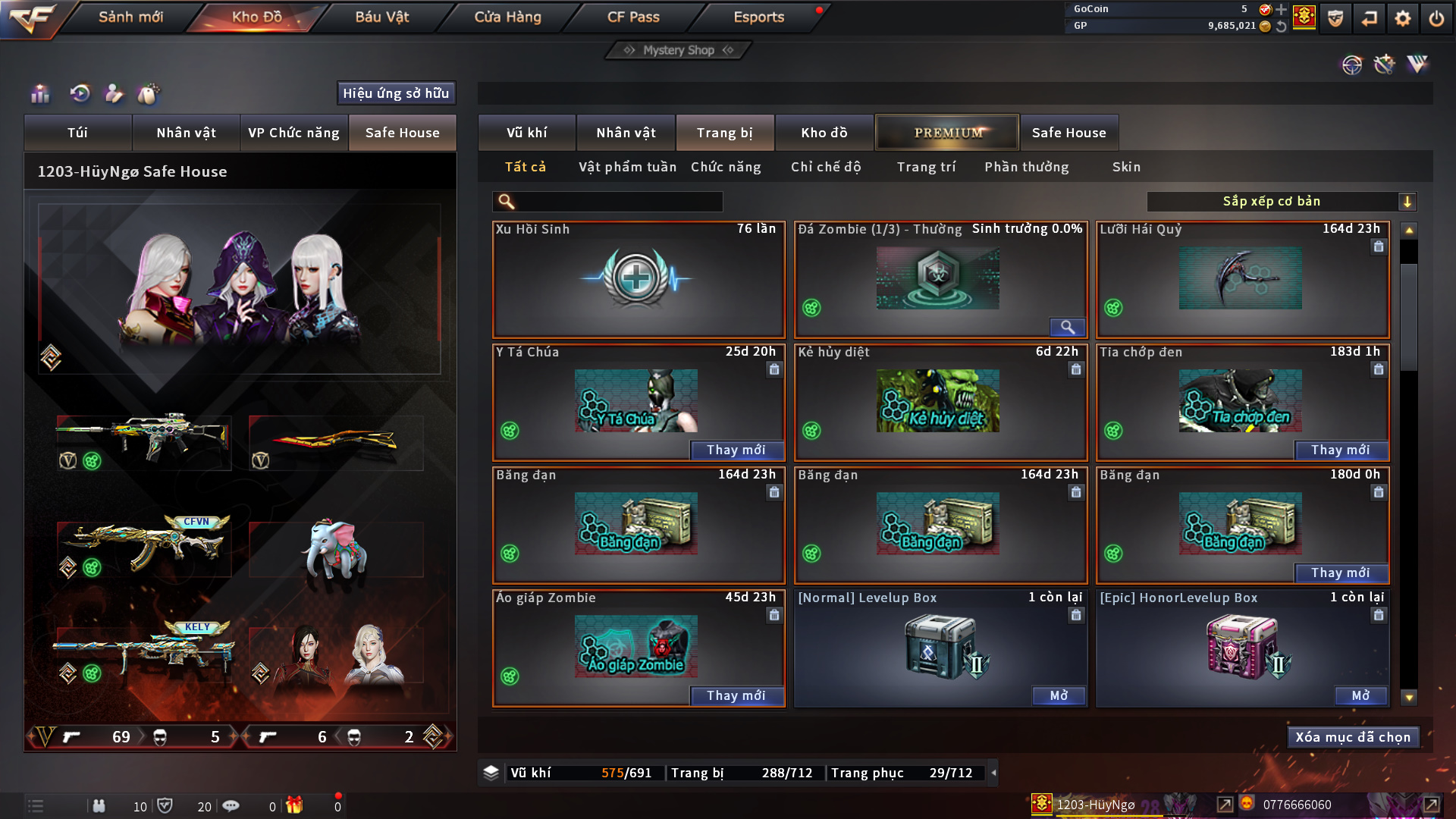
Task: Open the Esports menu
Action: pos(758,17)
